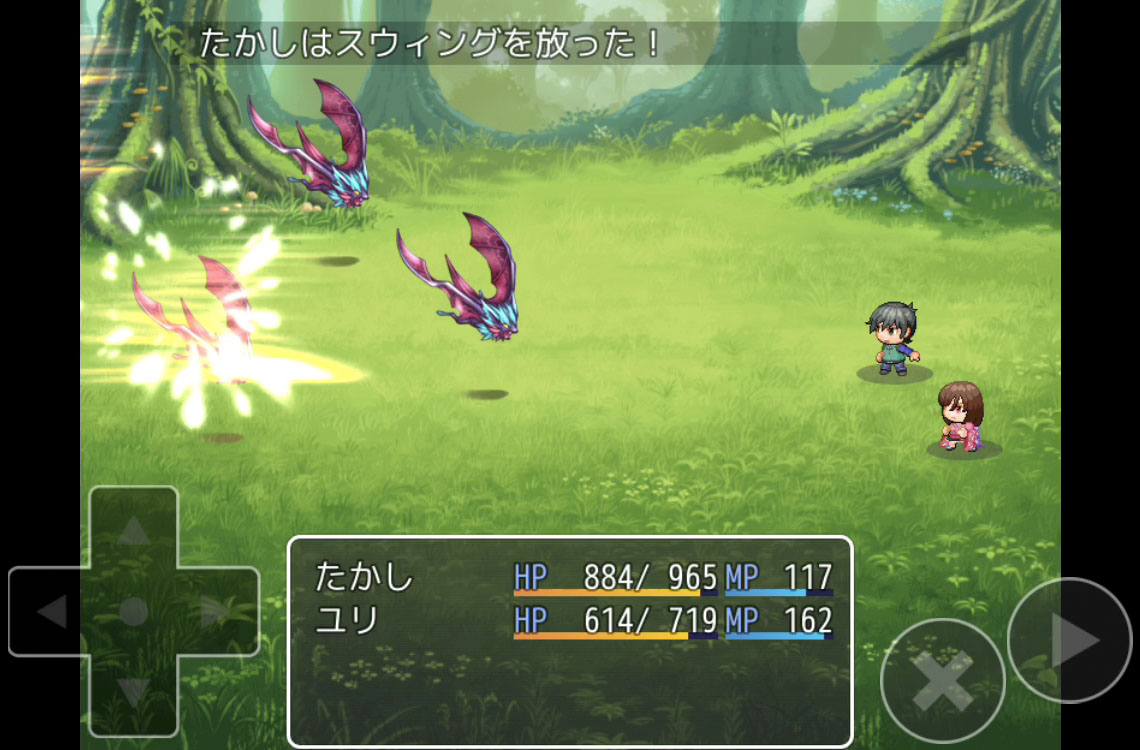Tap the D-pad left arrow

coord(51,611)
